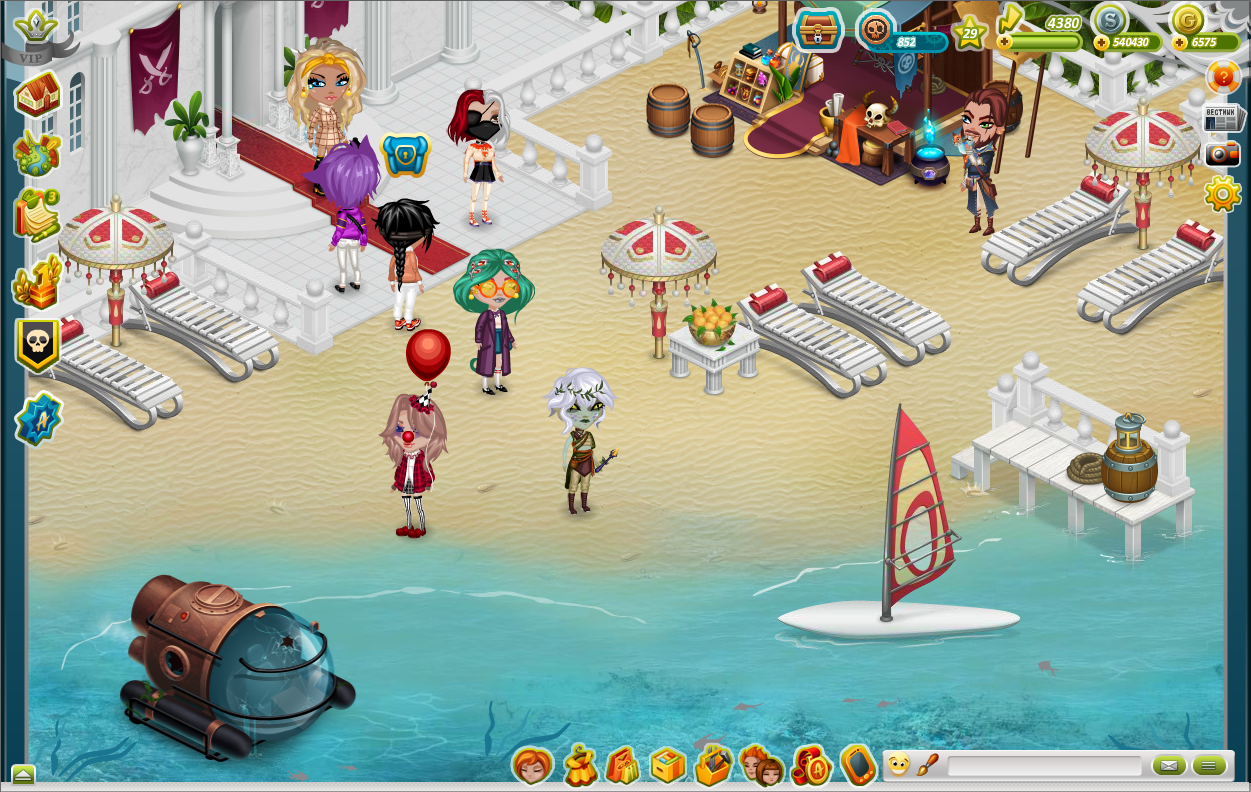Open the skull shield badge
This screenshot has height=792, width=1251.
coord(38,345)
